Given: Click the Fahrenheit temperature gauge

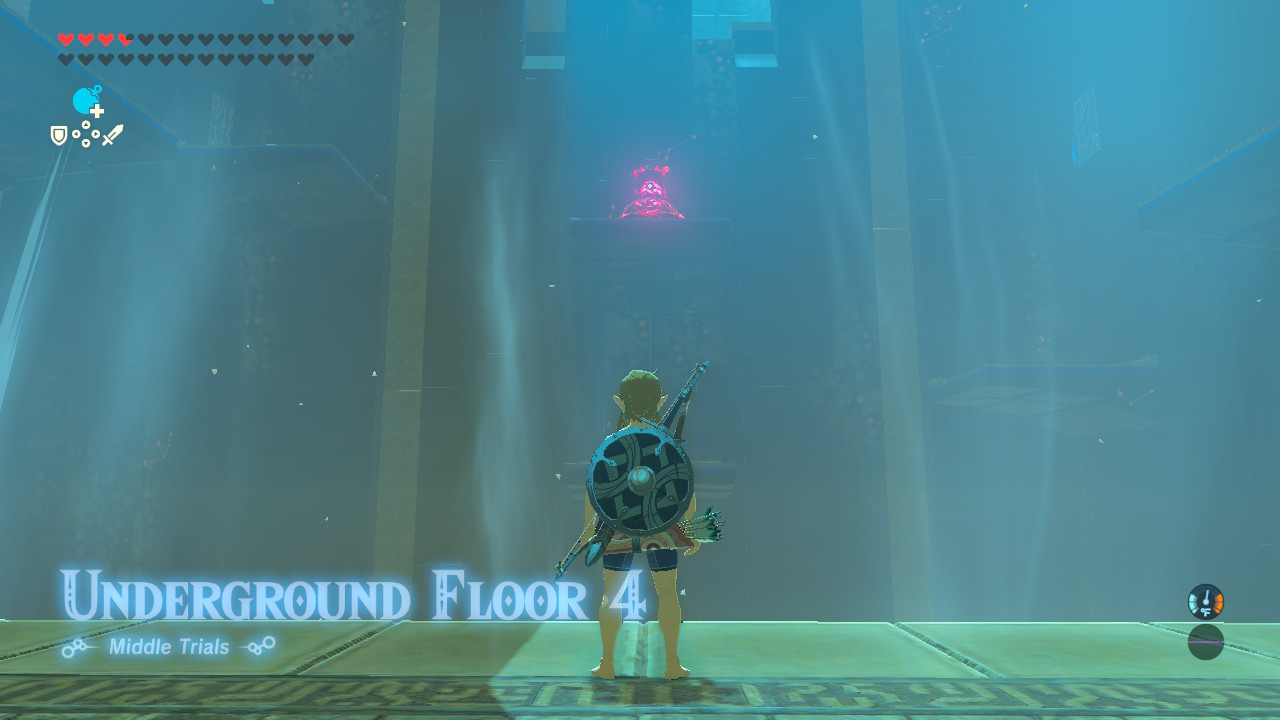Looking at the screenshot, I should (1206, 601).
